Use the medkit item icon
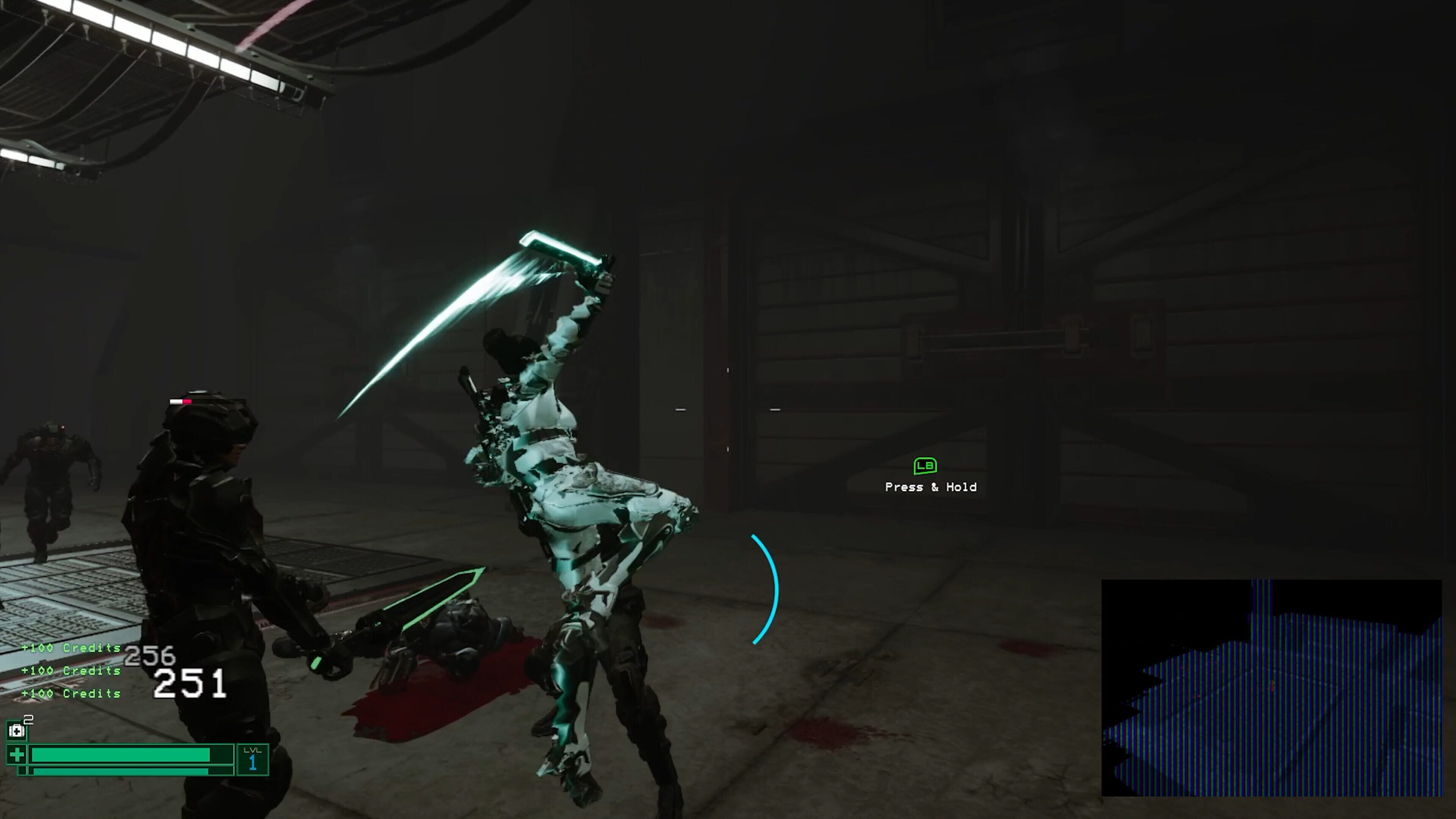 pyautogui.click(x=16, y=731)
